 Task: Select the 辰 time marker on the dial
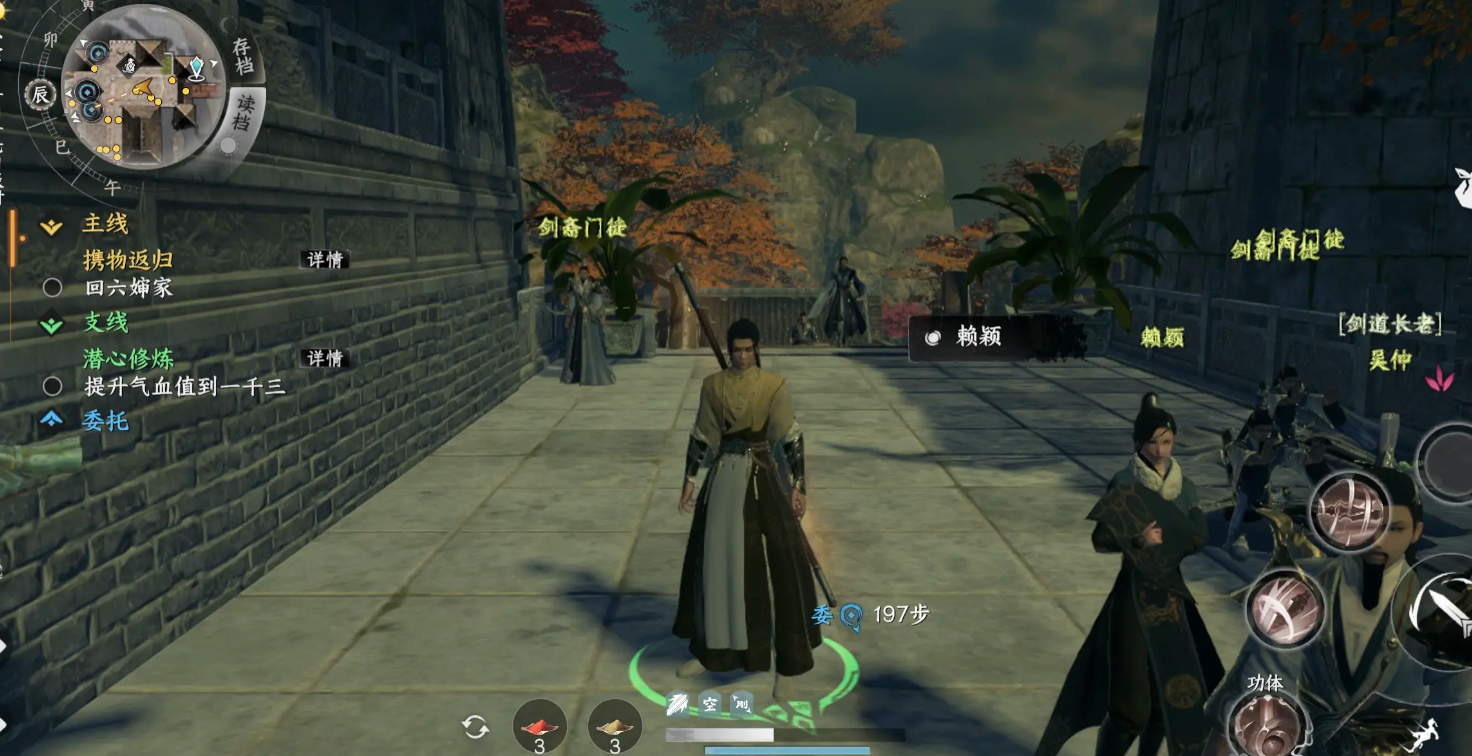[40, 94]
